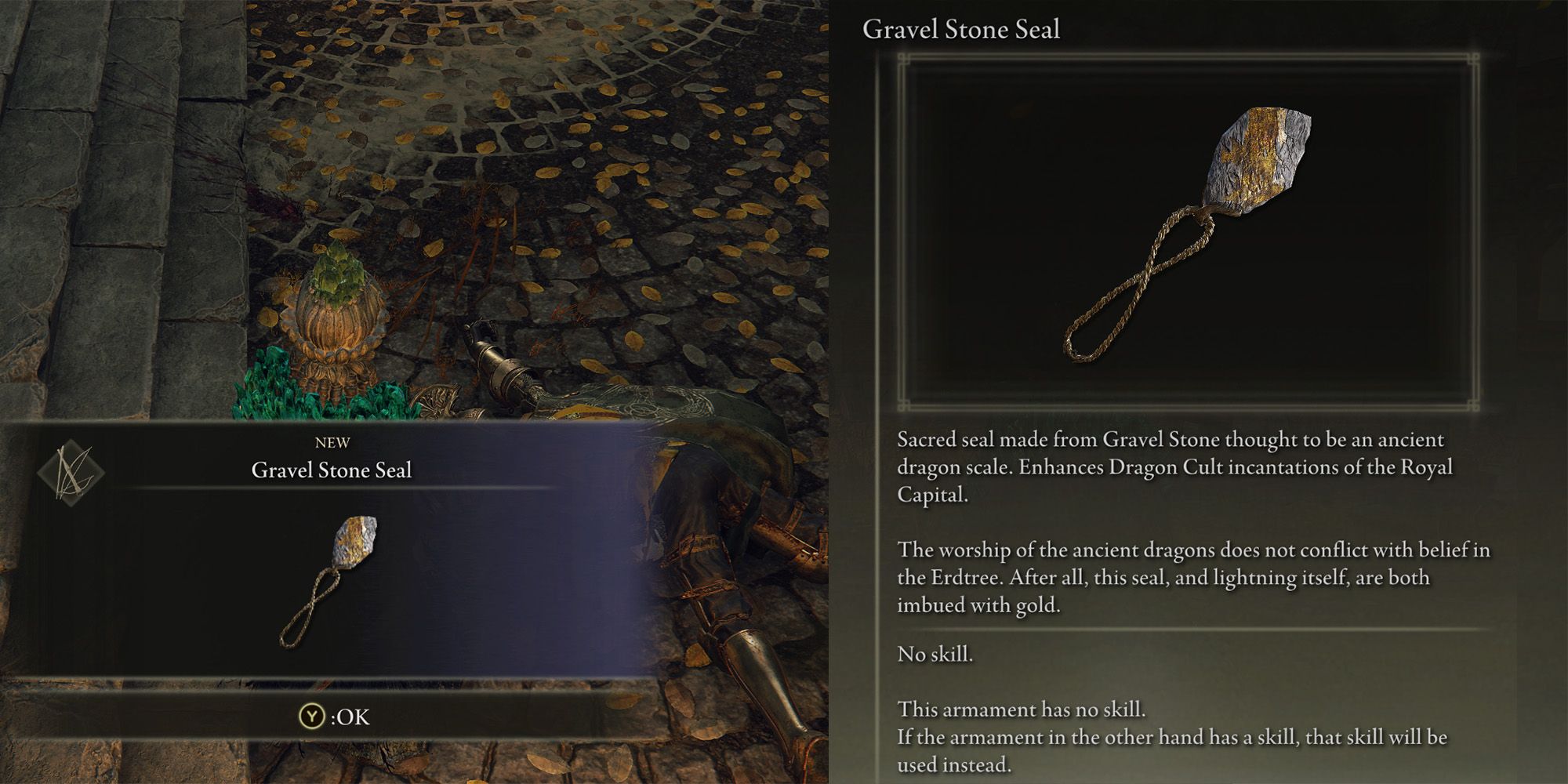Select the Gravel Stone Seal title header
Screen dimensions: 1568x784
pyautogui.click(x=960, y=29)
